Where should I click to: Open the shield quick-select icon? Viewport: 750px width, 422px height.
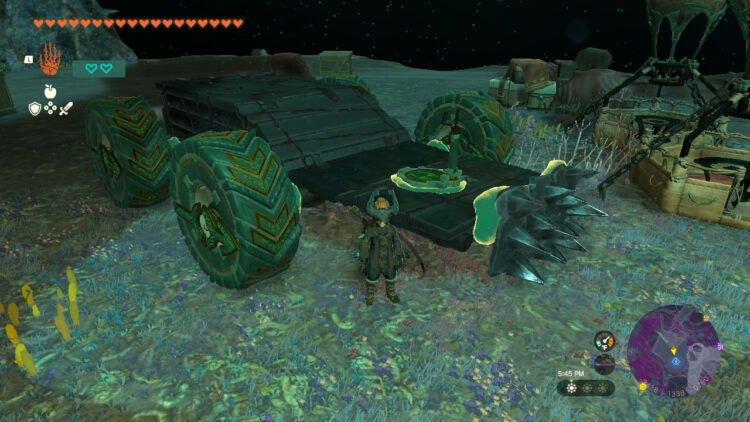pyautogui.click(x=33, y=108)
